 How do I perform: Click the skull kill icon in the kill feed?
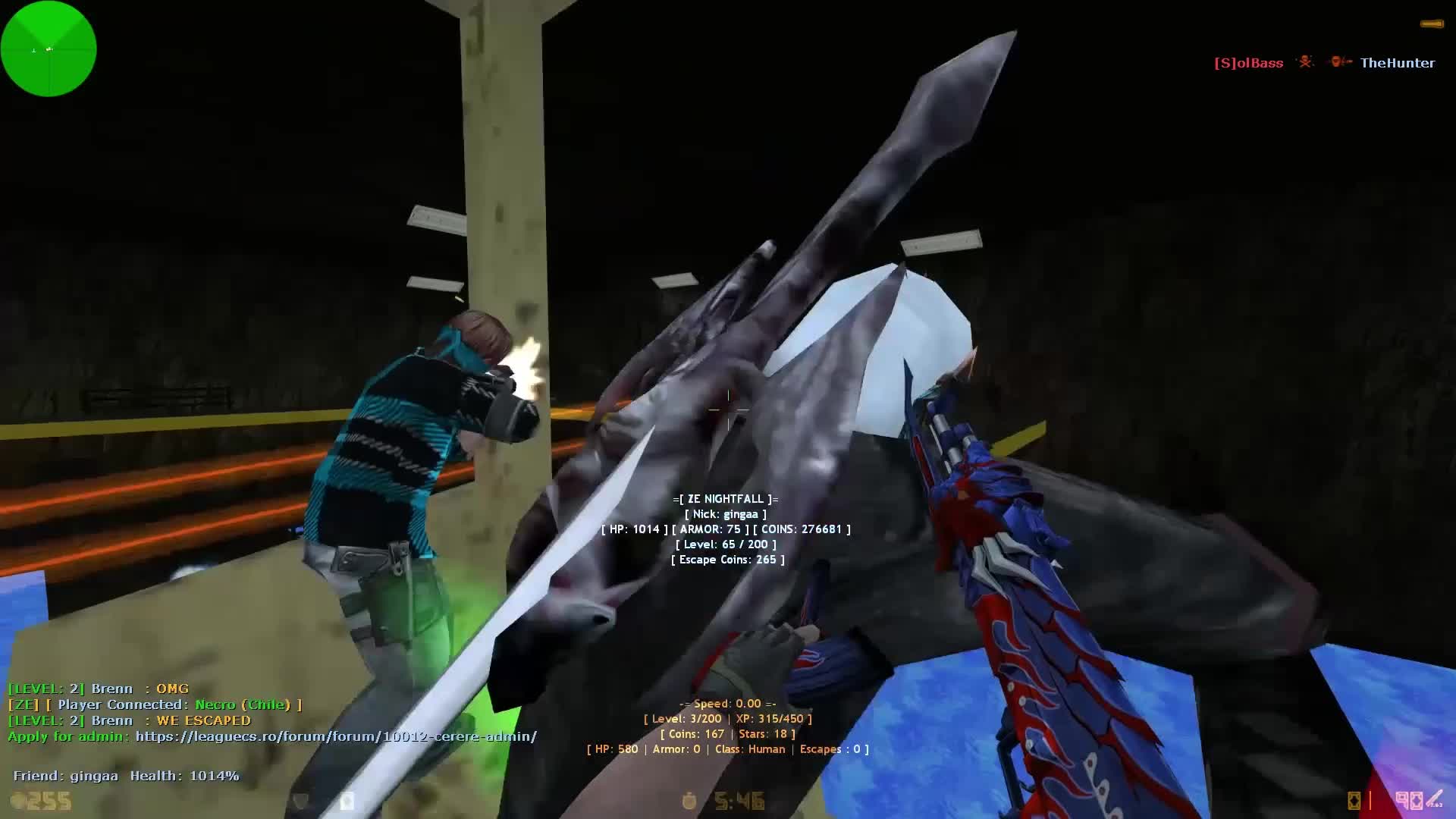click(1306, 62)
